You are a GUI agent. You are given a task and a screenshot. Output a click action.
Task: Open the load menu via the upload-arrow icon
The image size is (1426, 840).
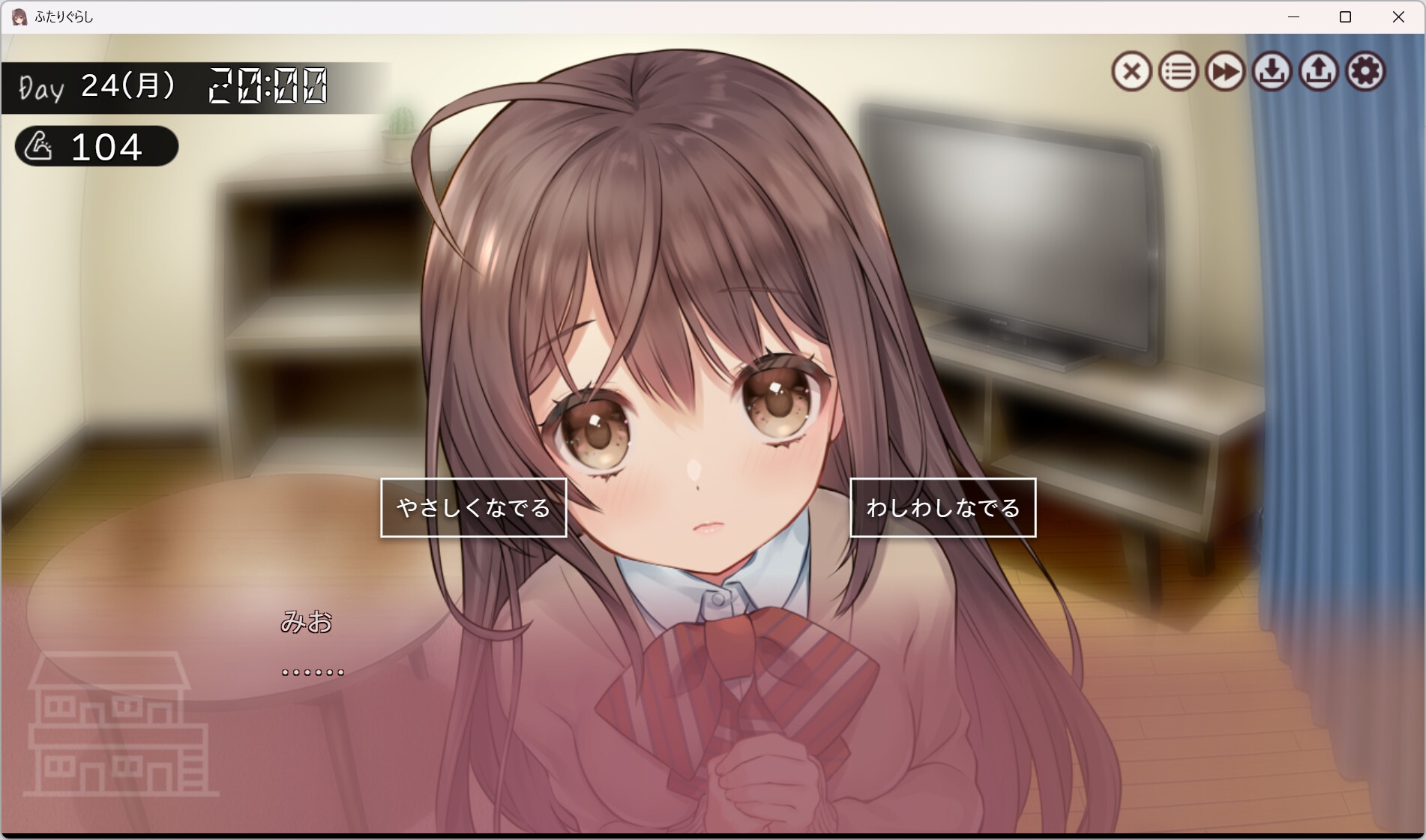pyautogui.click(x=1319, y=72)
